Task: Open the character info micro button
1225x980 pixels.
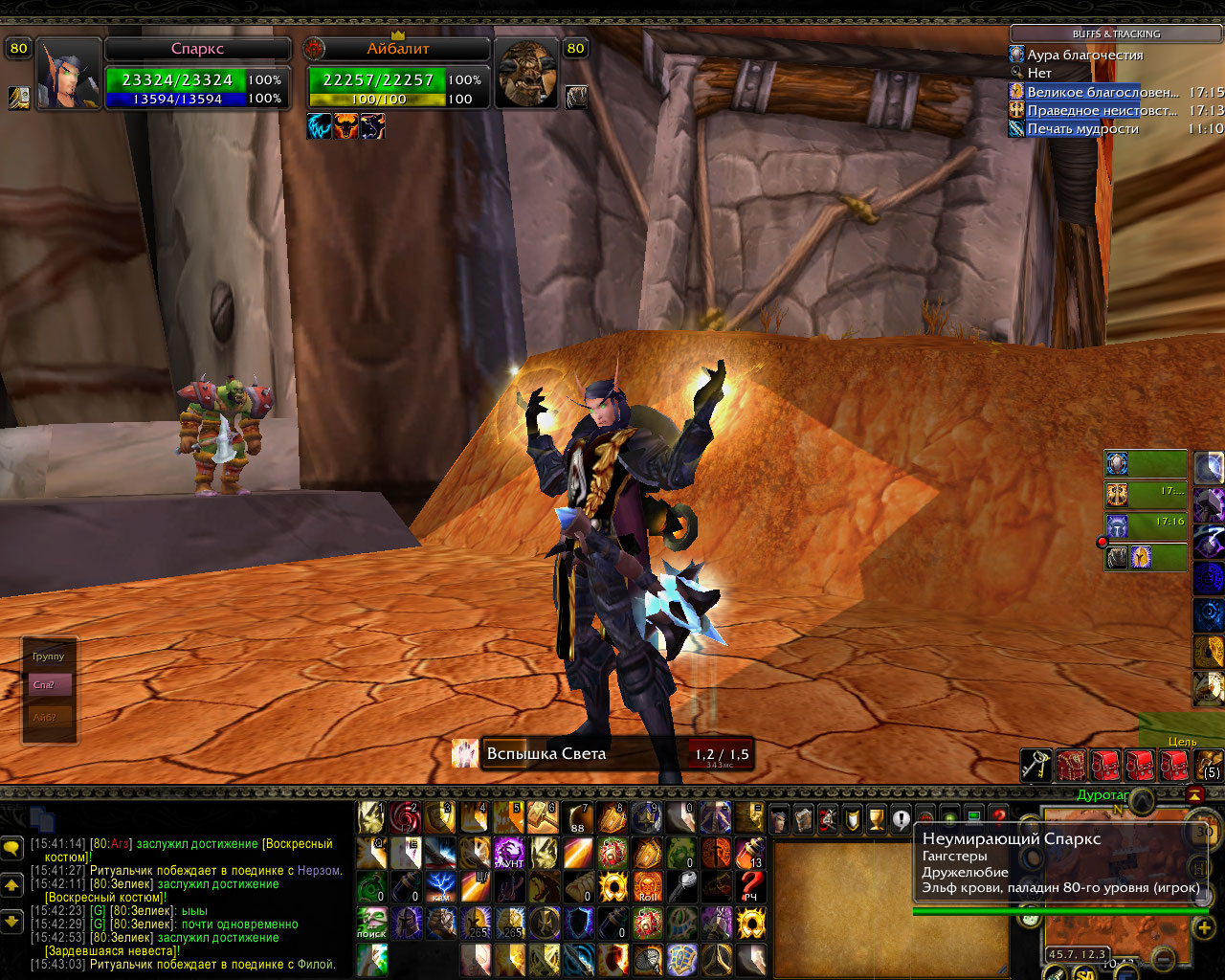Action: tap(779, 819)
